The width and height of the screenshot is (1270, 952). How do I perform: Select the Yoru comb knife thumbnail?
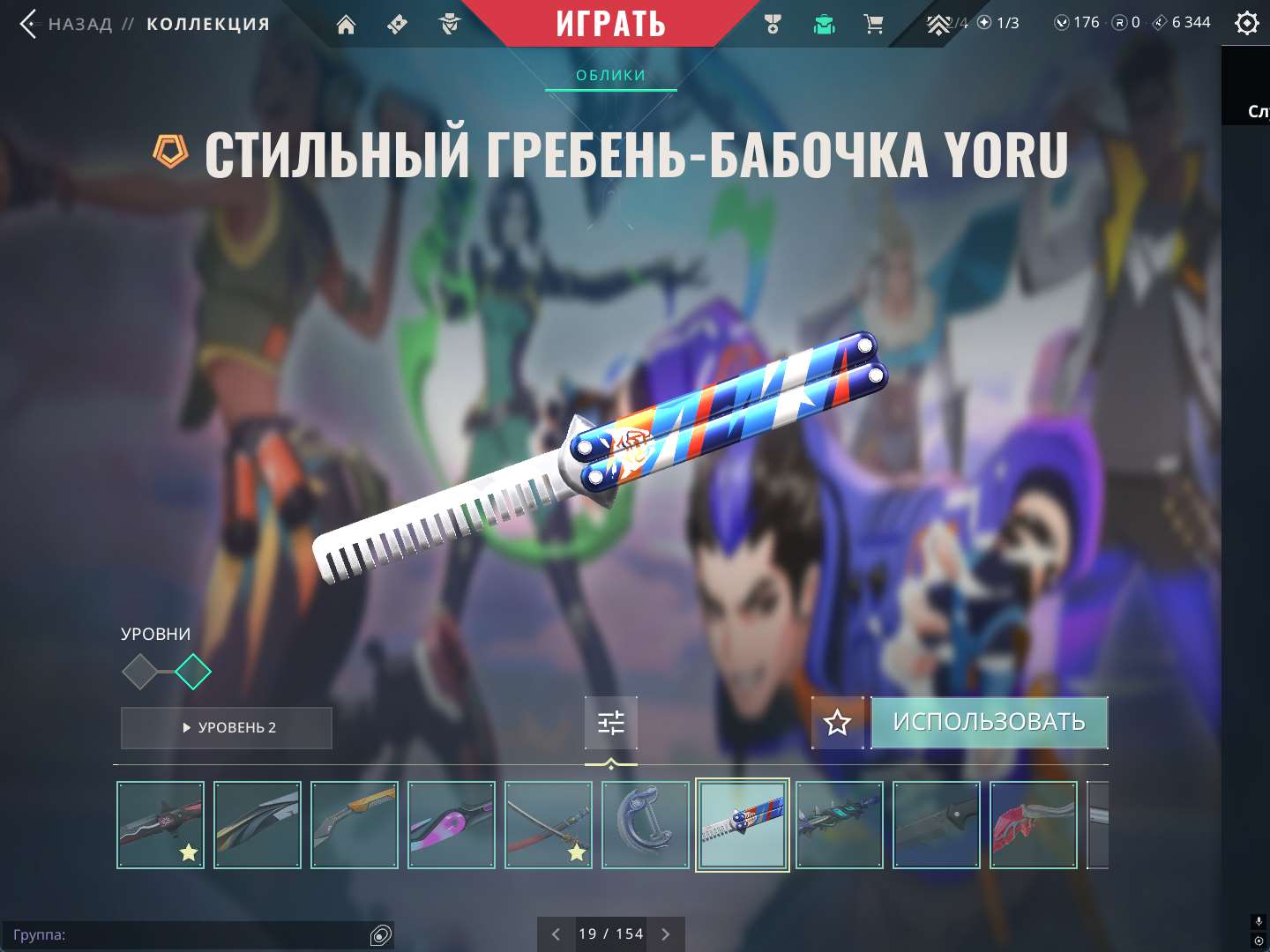pos(743,825)
